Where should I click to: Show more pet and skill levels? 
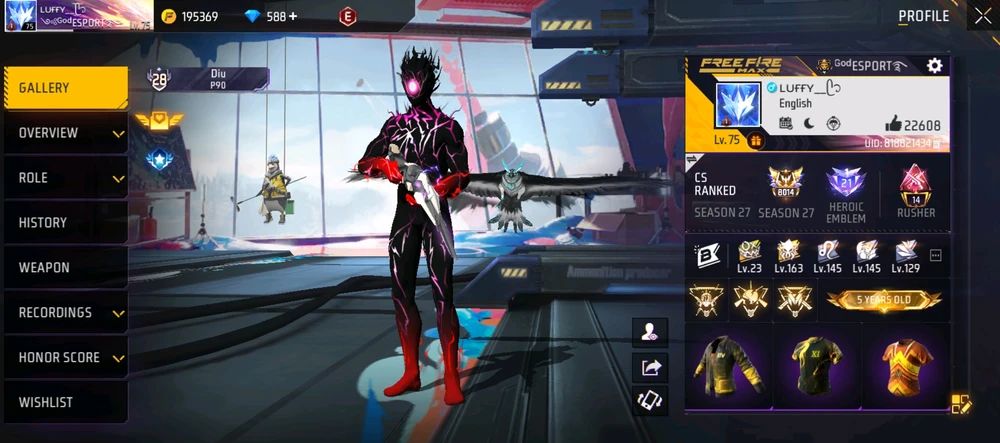pos(936,256)
